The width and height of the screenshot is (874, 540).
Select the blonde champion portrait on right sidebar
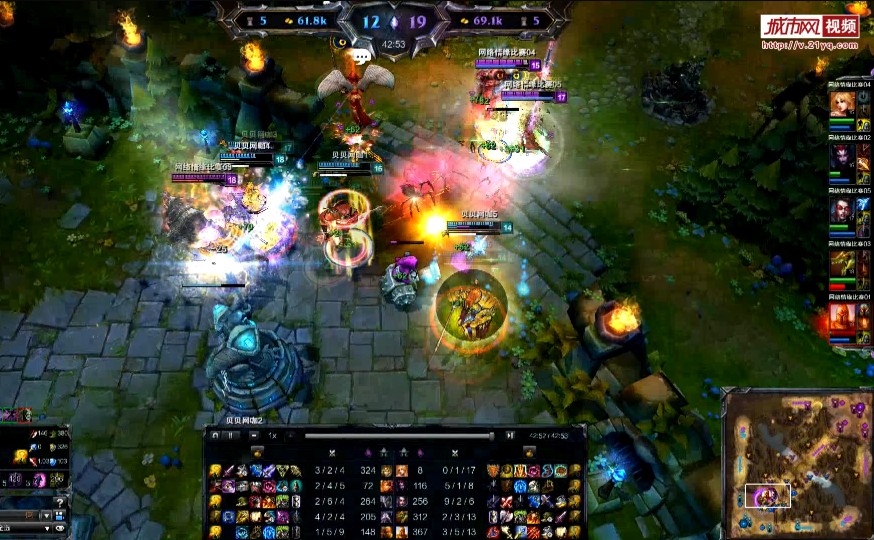pos(841,104)
